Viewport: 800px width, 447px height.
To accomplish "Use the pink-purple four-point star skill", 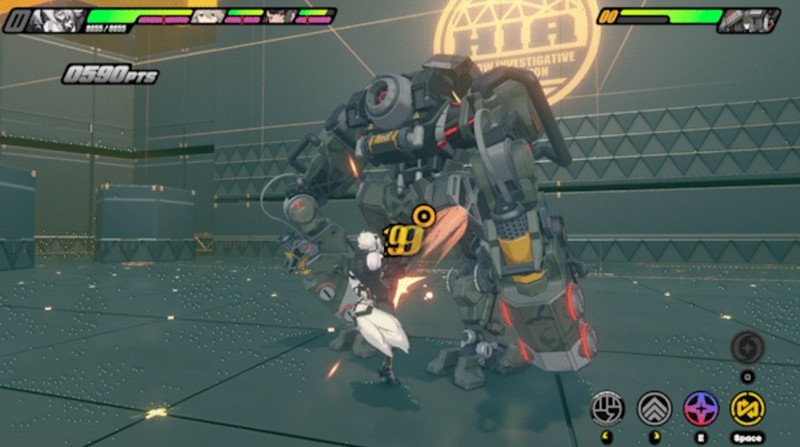I will point(700,408).
